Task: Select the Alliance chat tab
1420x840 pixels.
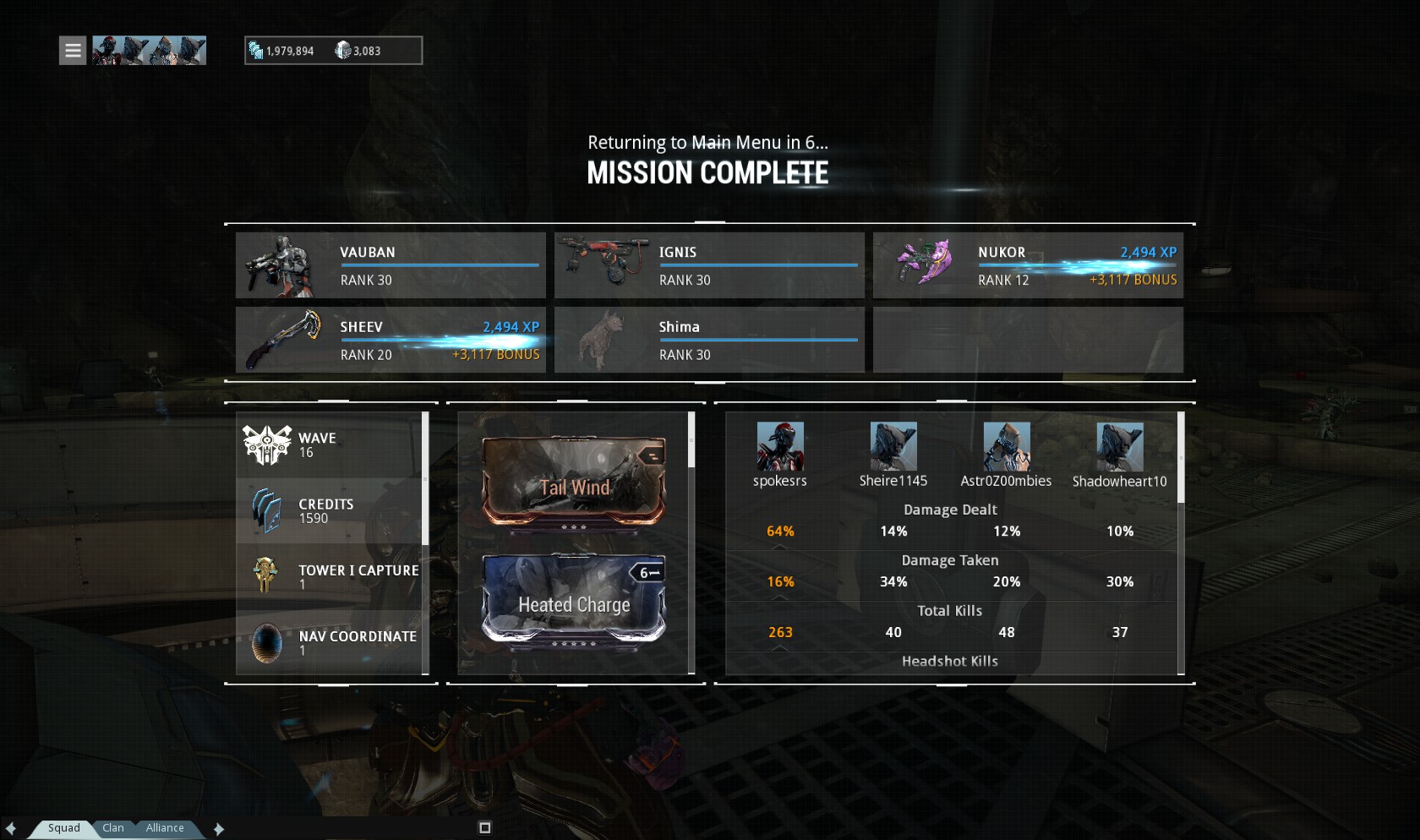Action: (x=165, y=828)
